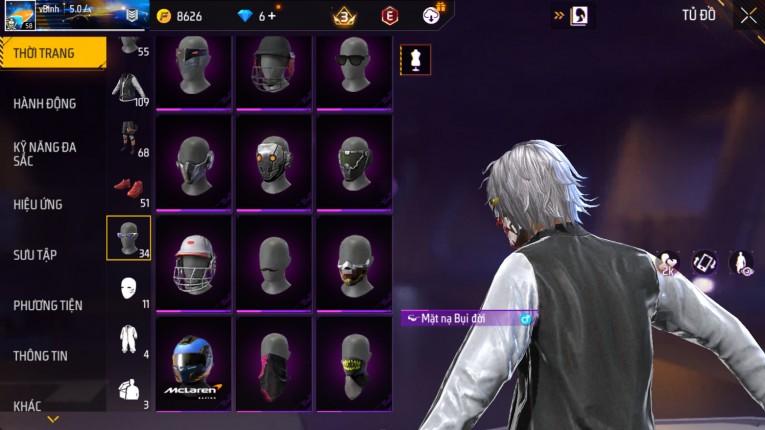Open the jacket tops subcategory
The height and width of the screenshot is (430, 765).
[x=128, y=89]
